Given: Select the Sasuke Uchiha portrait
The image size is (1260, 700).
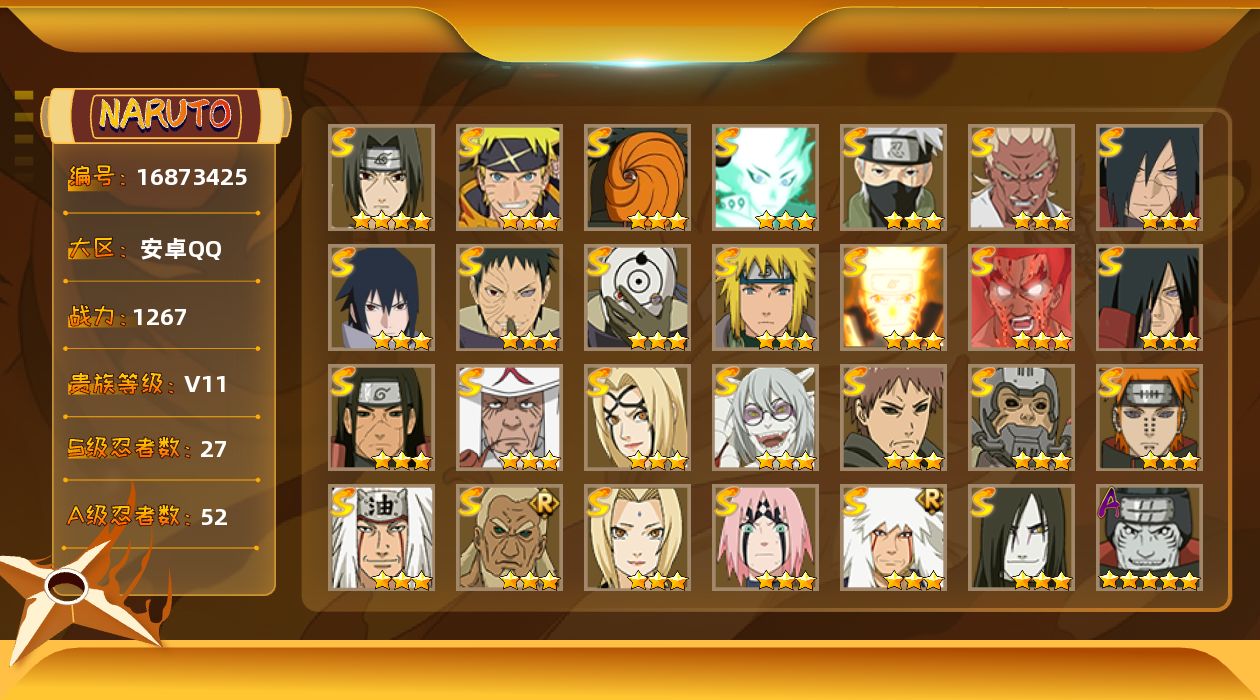Looking at the screenshot, I should pos(381,298).
